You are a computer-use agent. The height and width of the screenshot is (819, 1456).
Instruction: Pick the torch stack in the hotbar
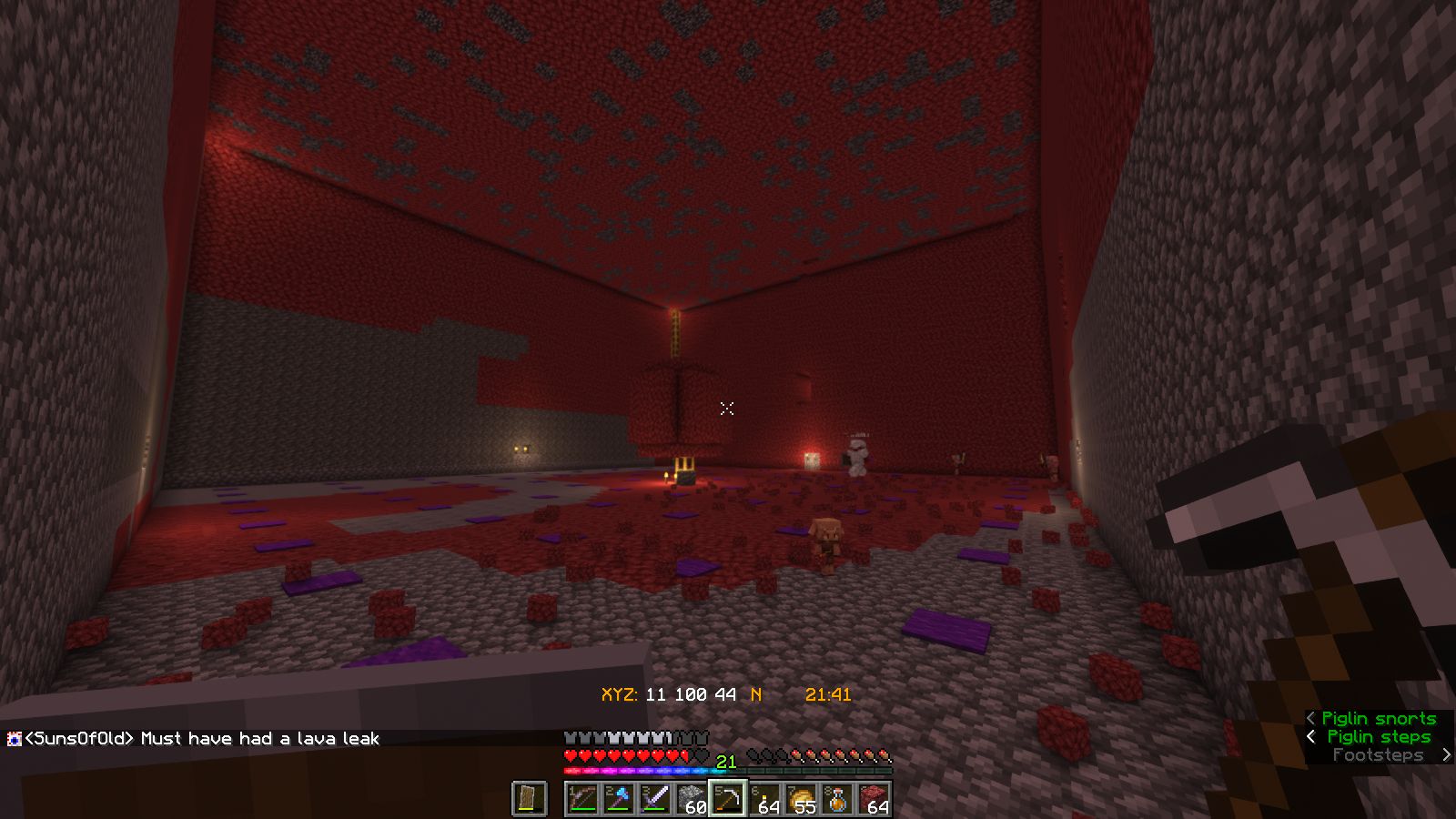(x=764, y=799)
